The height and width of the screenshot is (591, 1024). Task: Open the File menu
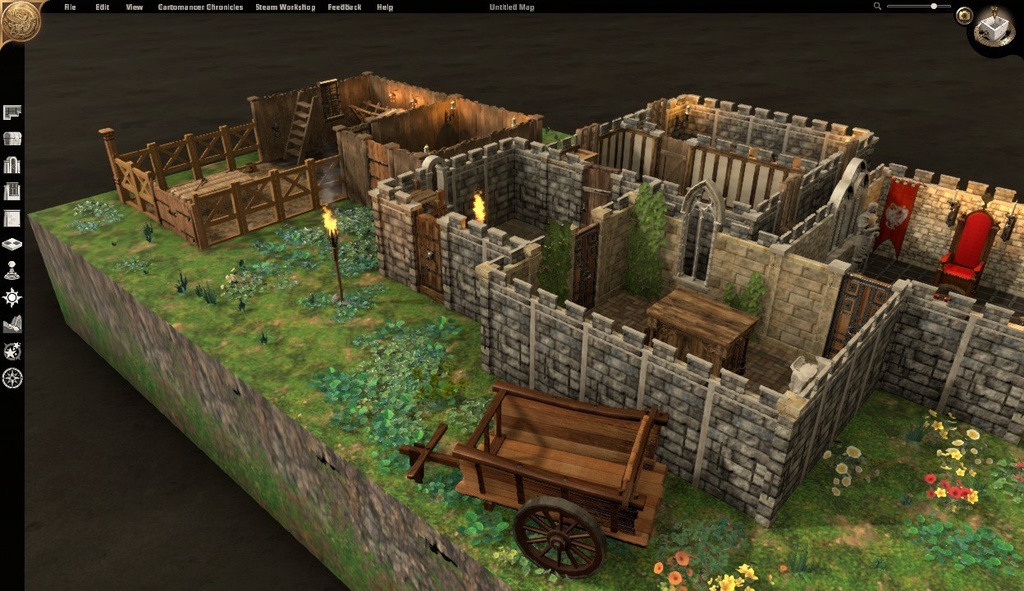[x=70, y=7]
